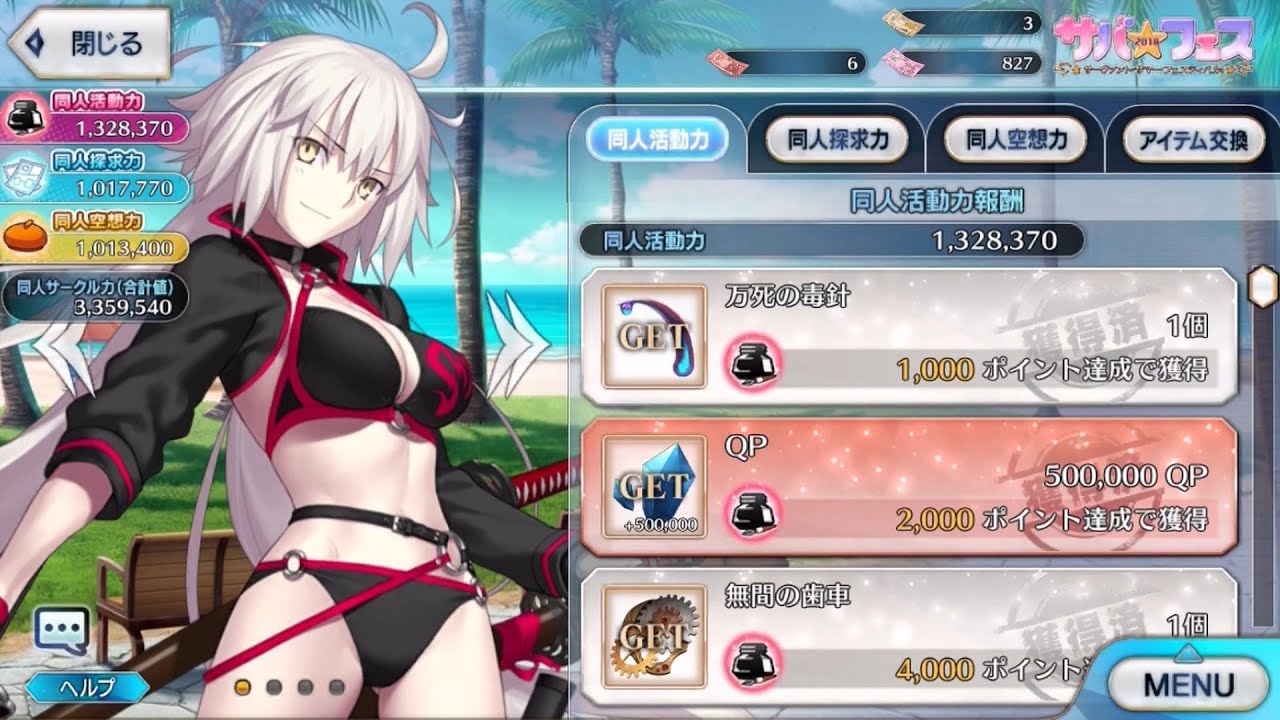Expand the MENU button
The image size is (1280, 720).
[x=1190, y=686]
